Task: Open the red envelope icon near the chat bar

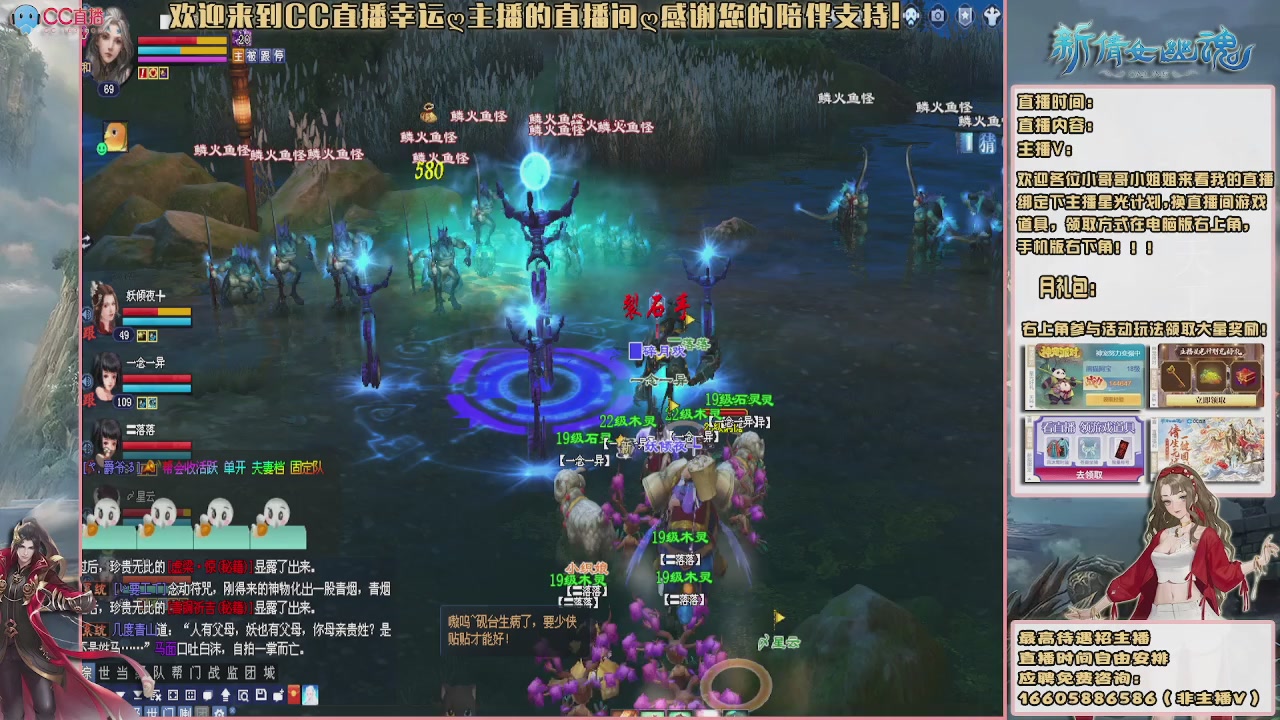Action: (294, 695)
